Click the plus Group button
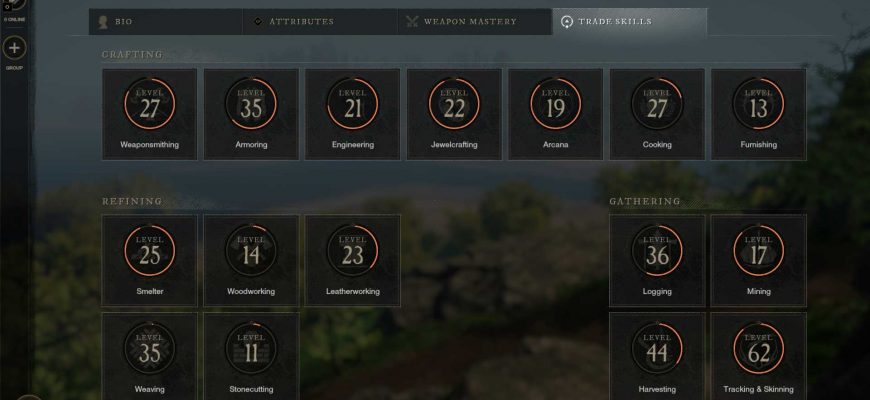This screenshot has width=870, height=400. click(x=15, y=48)
